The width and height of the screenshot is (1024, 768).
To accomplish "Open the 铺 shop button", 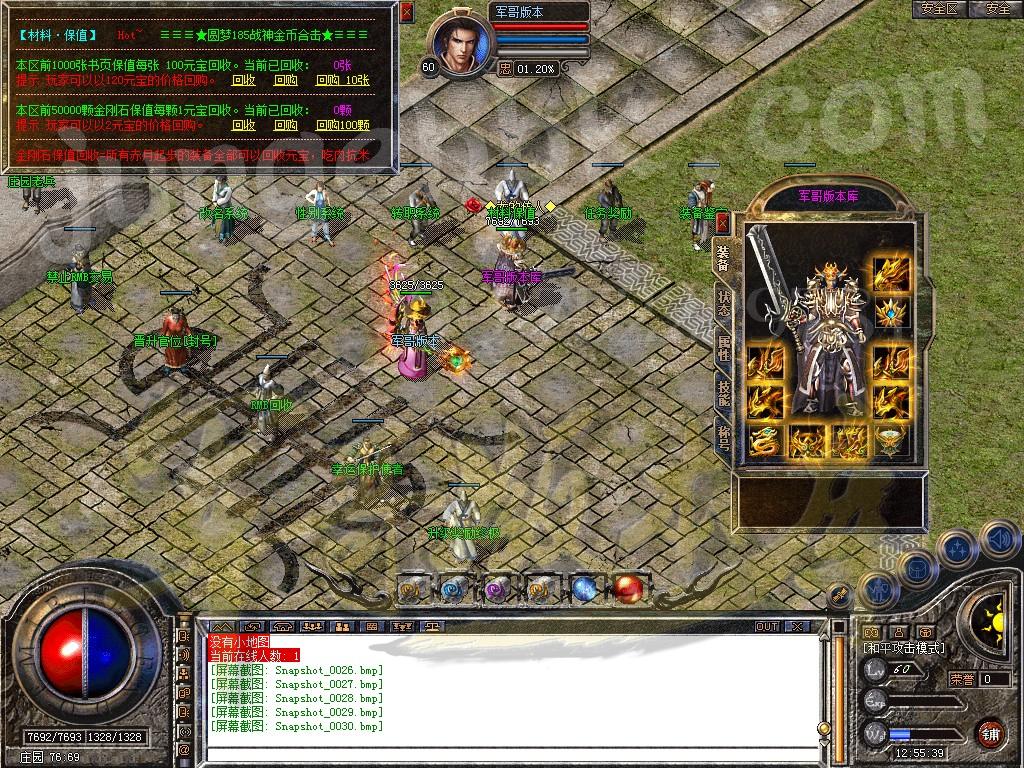I will pyautogui.click(x=990, y=731).
